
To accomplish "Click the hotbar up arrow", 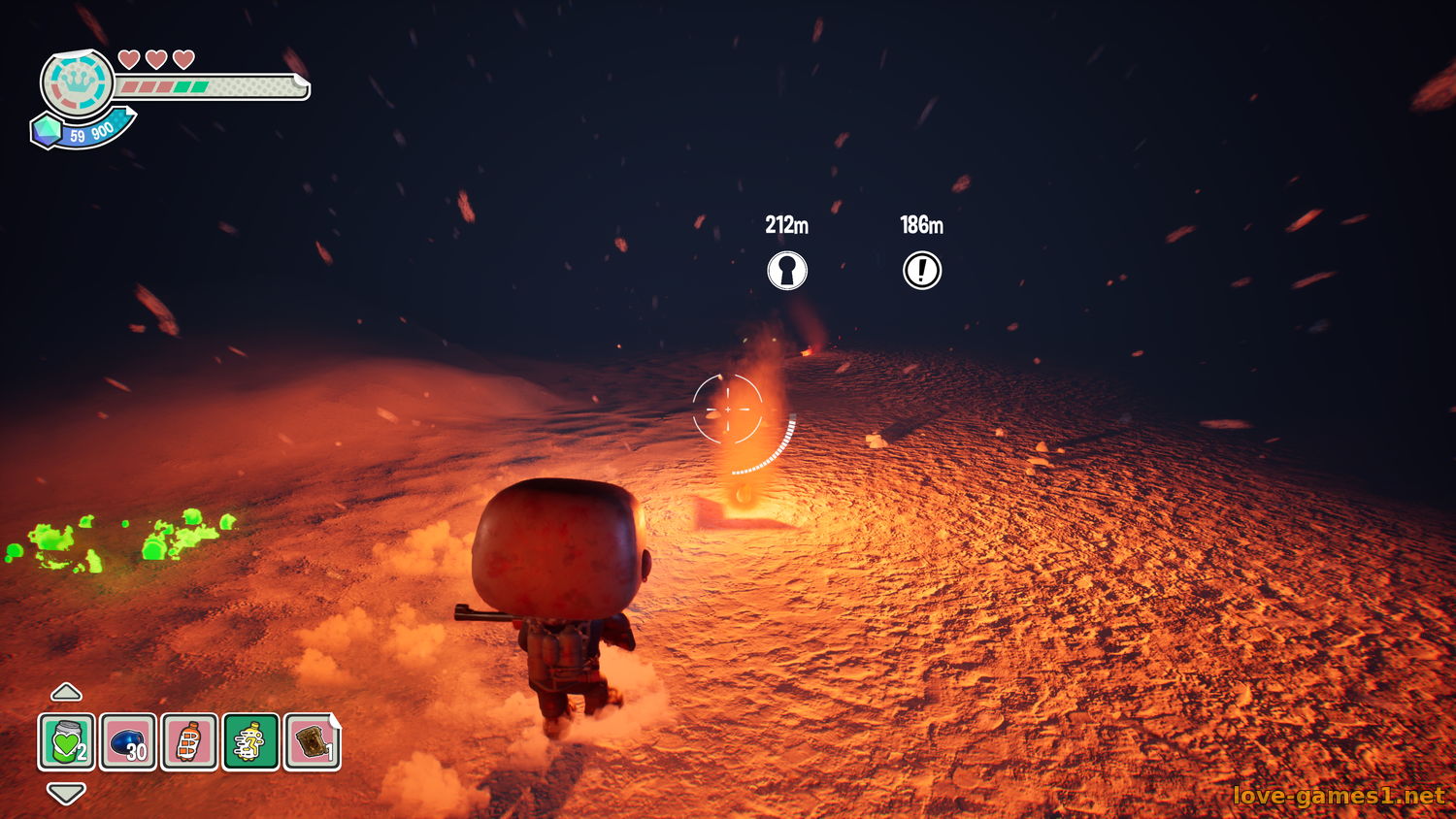I will coord(66,692).
